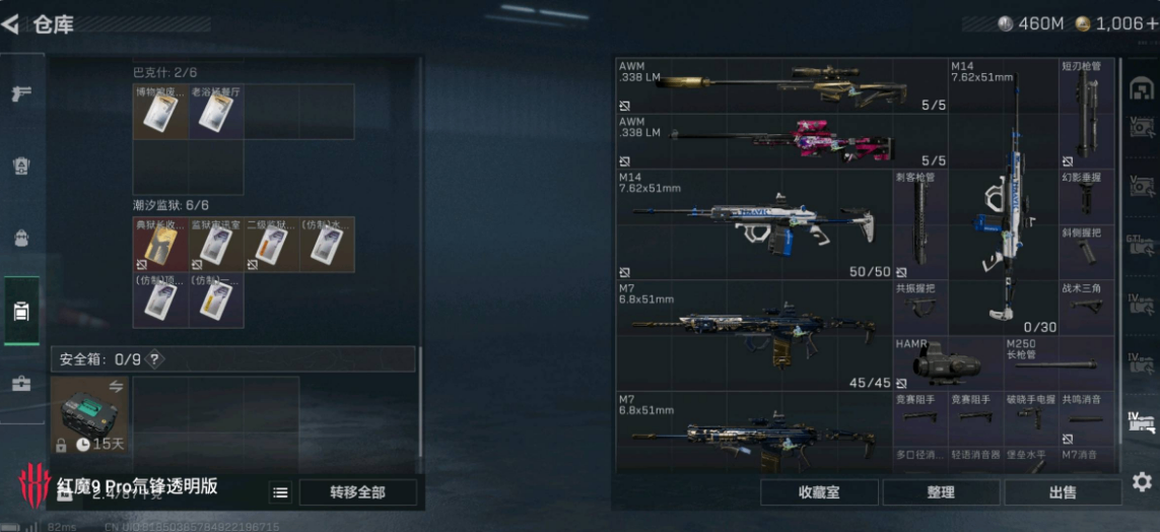Click the 出售 sell button
Screen dimensions: 1160x532
coord(1062,492)
